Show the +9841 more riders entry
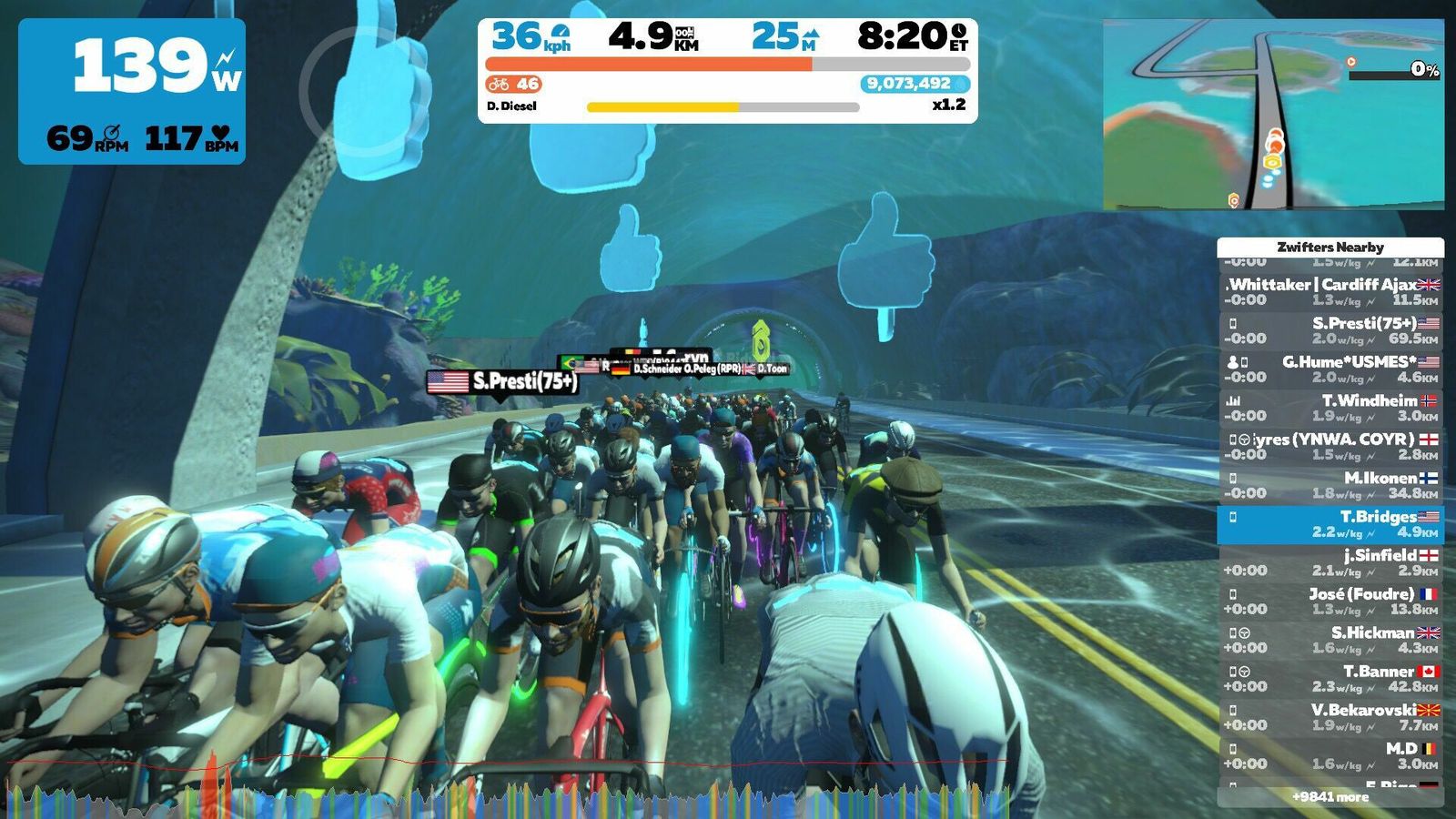1456x819 pixels. (1330, 797)
